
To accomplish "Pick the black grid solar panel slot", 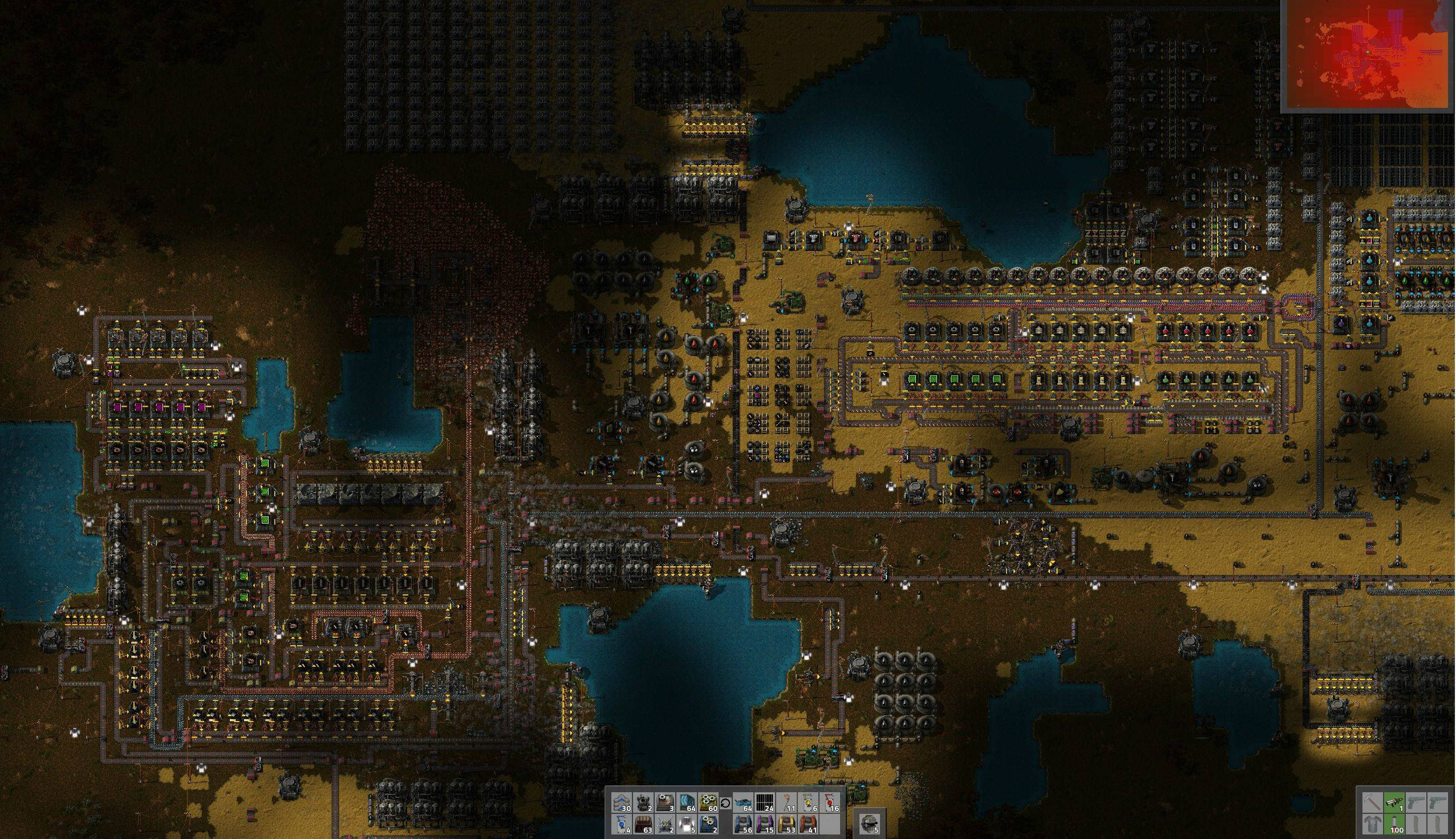I will coord(765,802).
